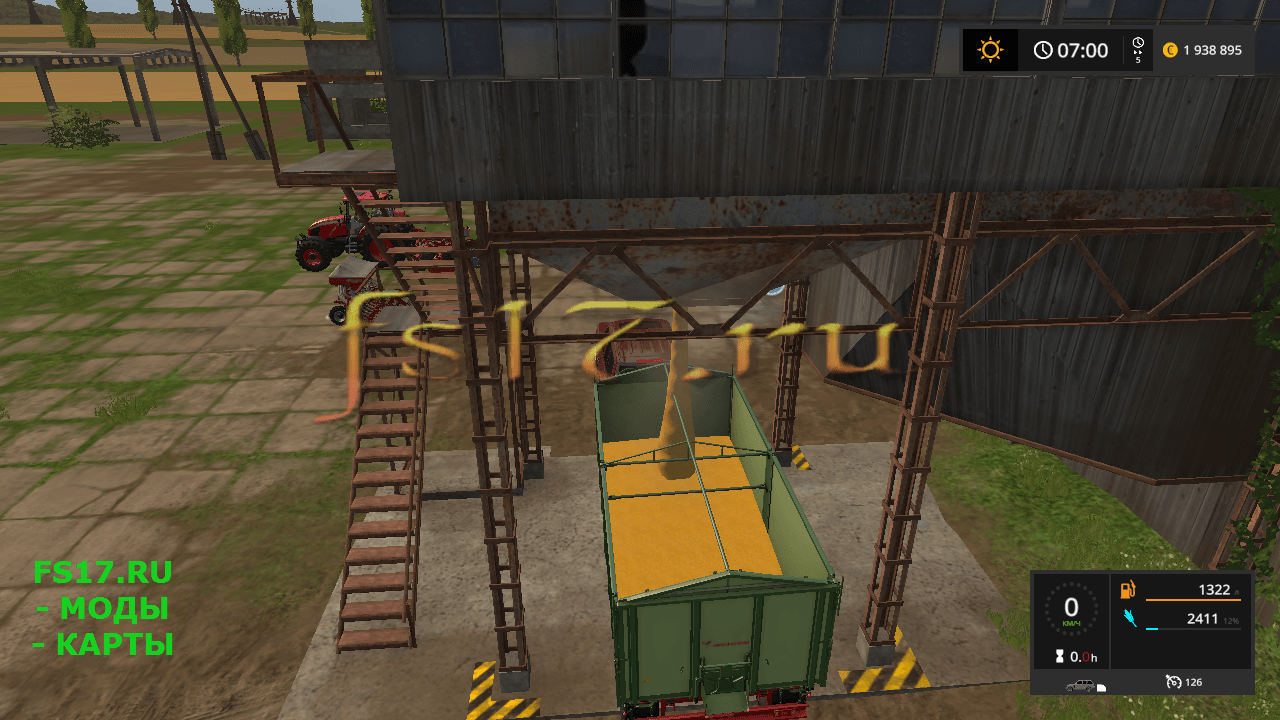Select the cruise control speed icon

(x=1173, y=682)
